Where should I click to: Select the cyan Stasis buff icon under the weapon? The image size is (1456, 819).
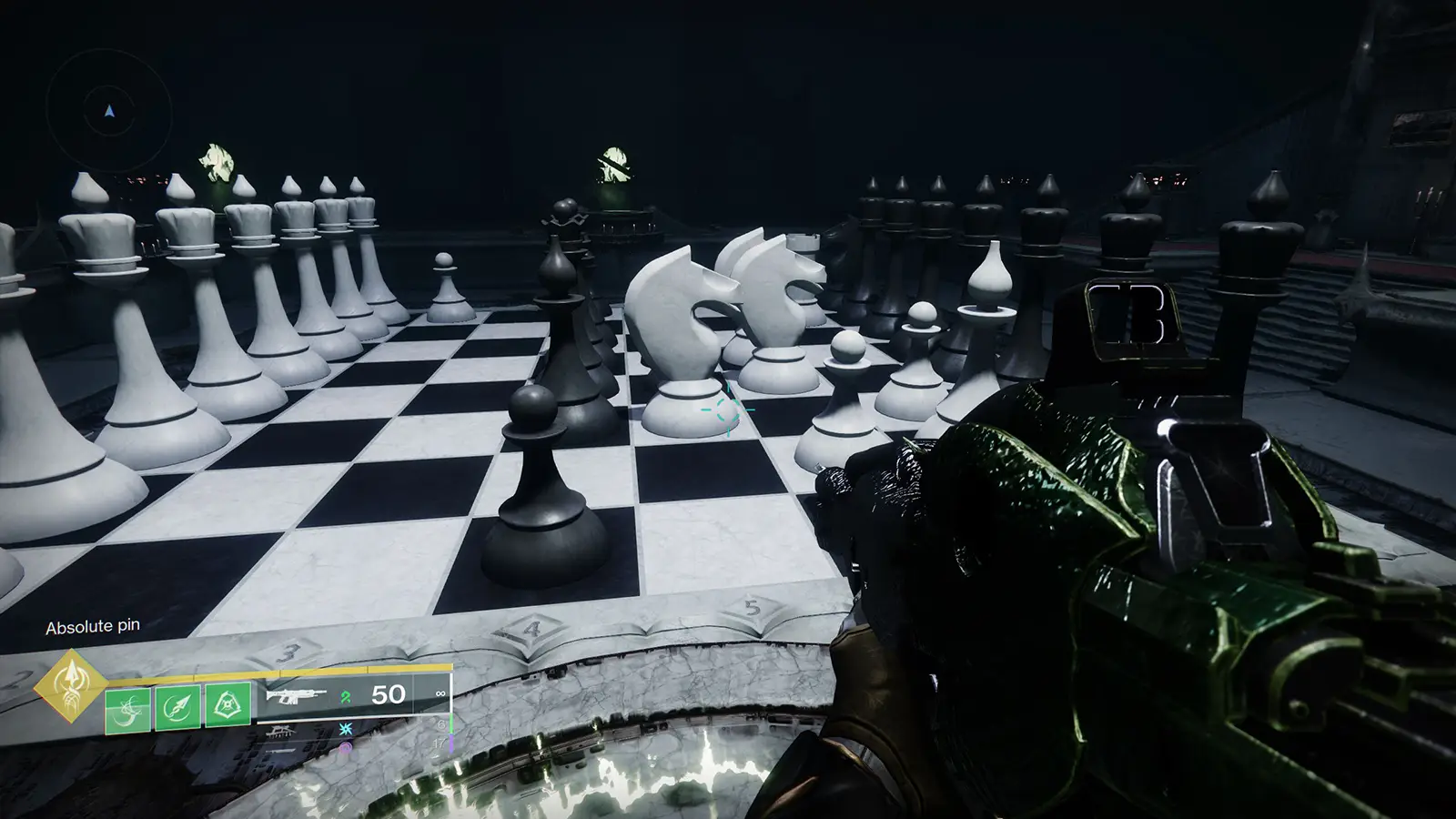[346, 729]
